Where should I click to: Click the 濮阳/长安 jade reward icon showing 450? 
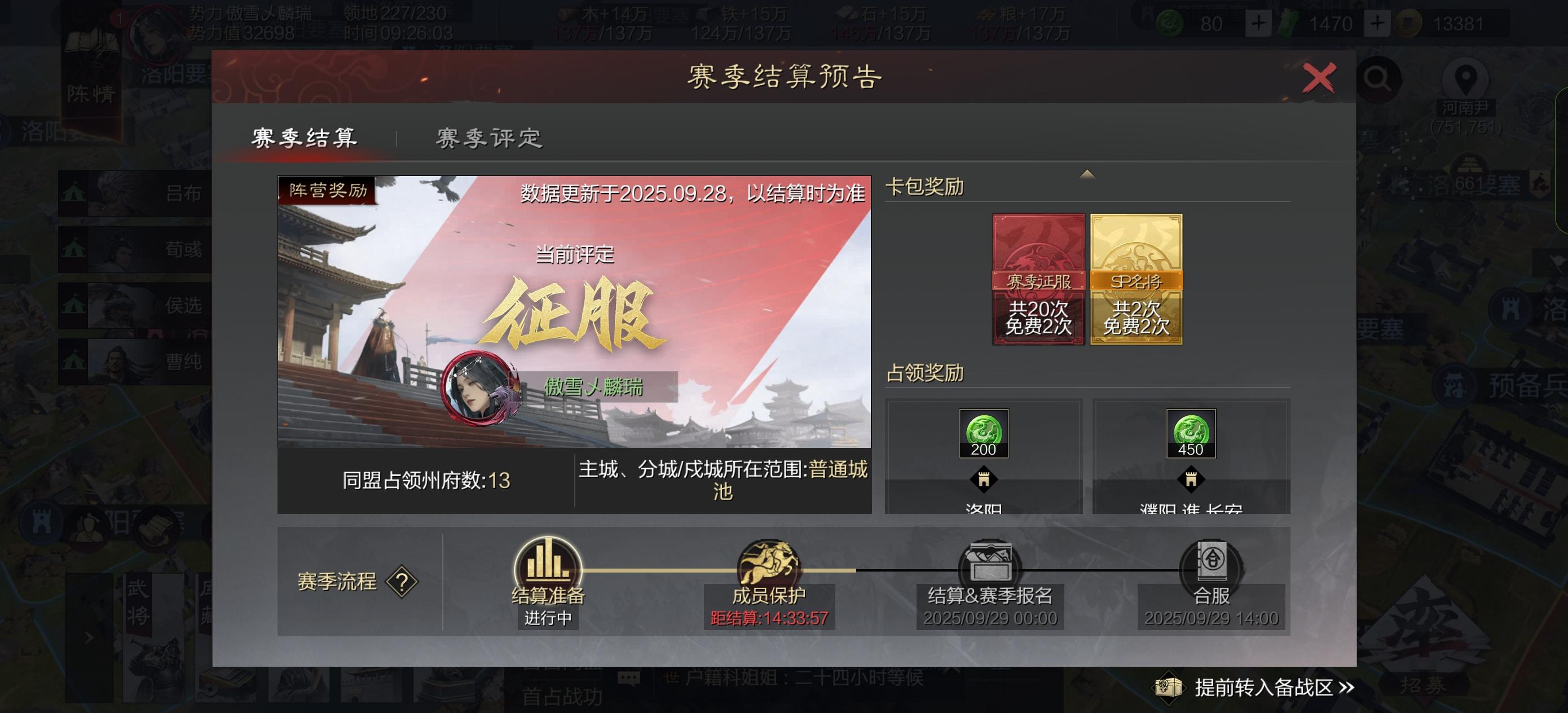tap(1191, 434)
